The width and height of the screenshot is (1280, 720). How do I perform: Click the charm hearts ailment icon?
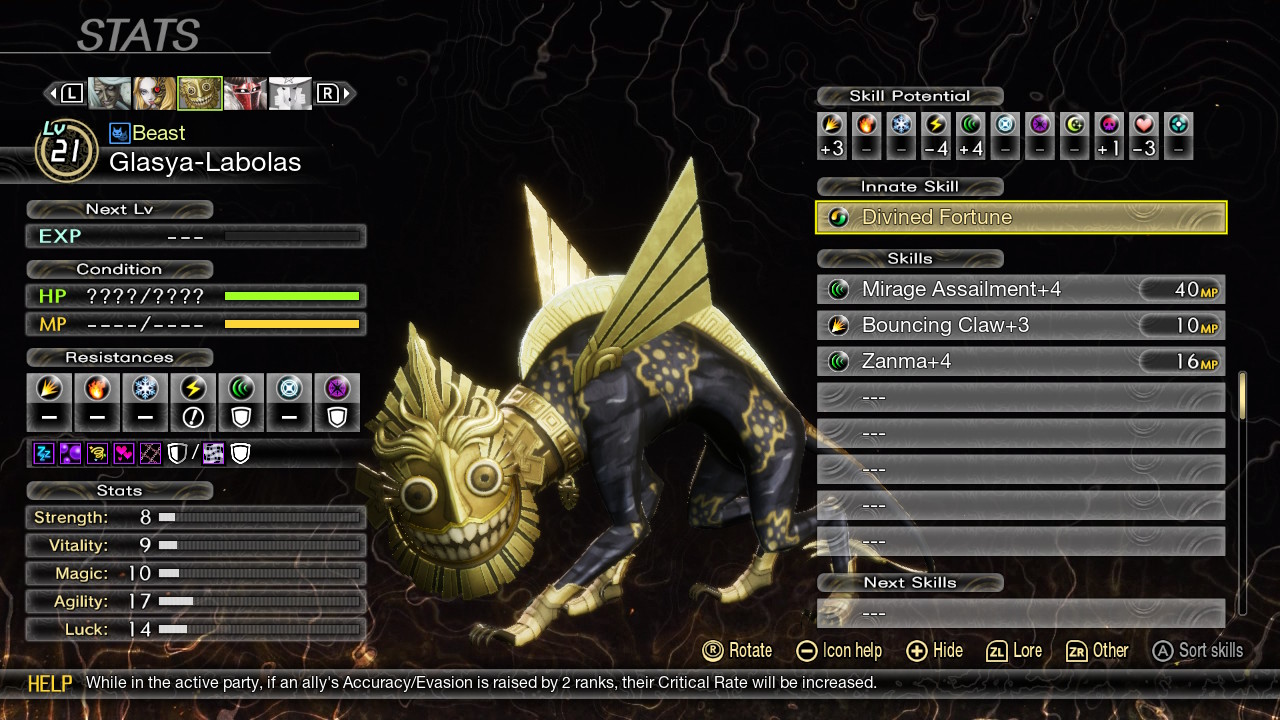124,454
